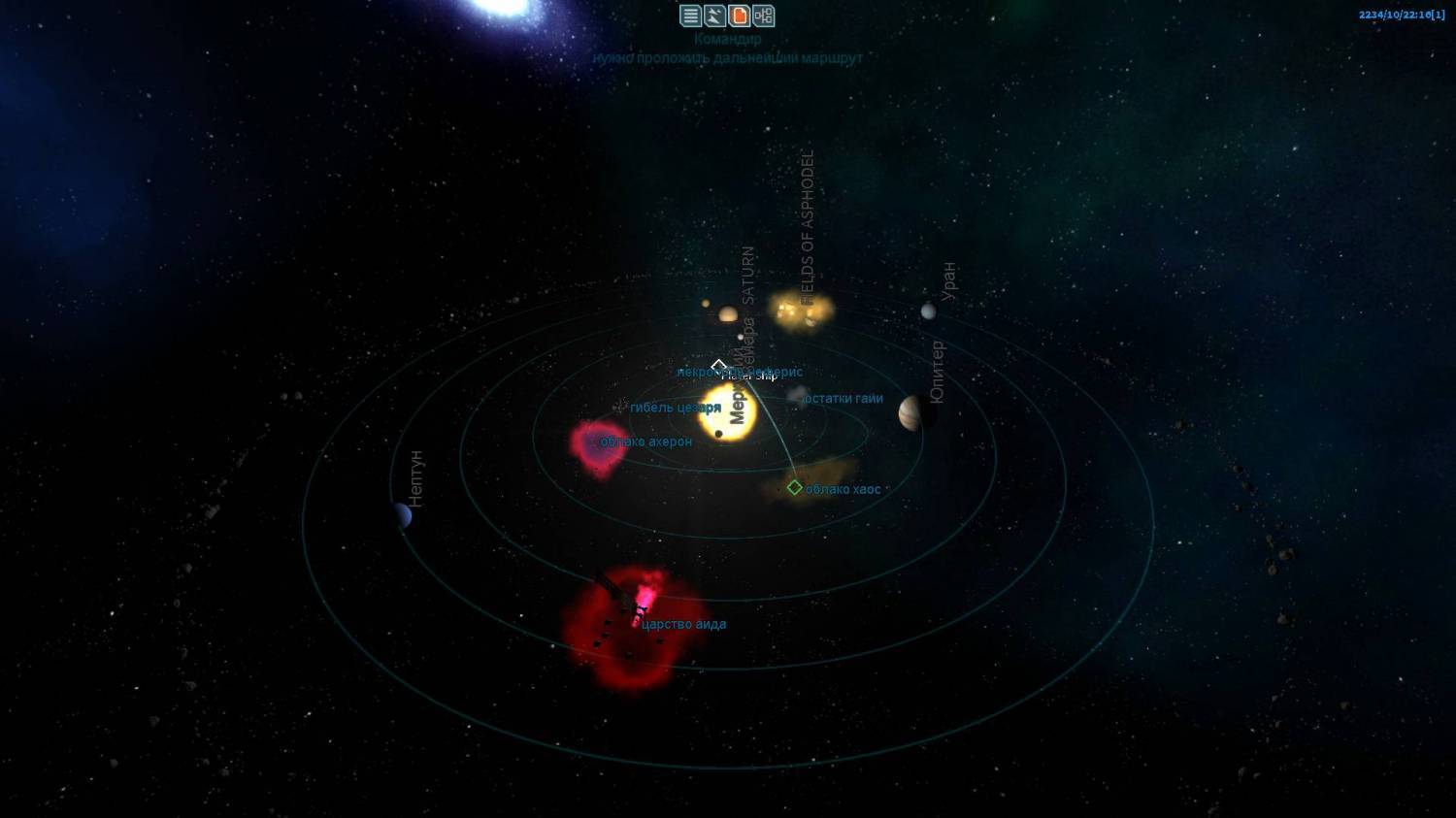Select the облако ахерон map label
Viewport: 1456px width, 818px height.
[x=646, y=442]
